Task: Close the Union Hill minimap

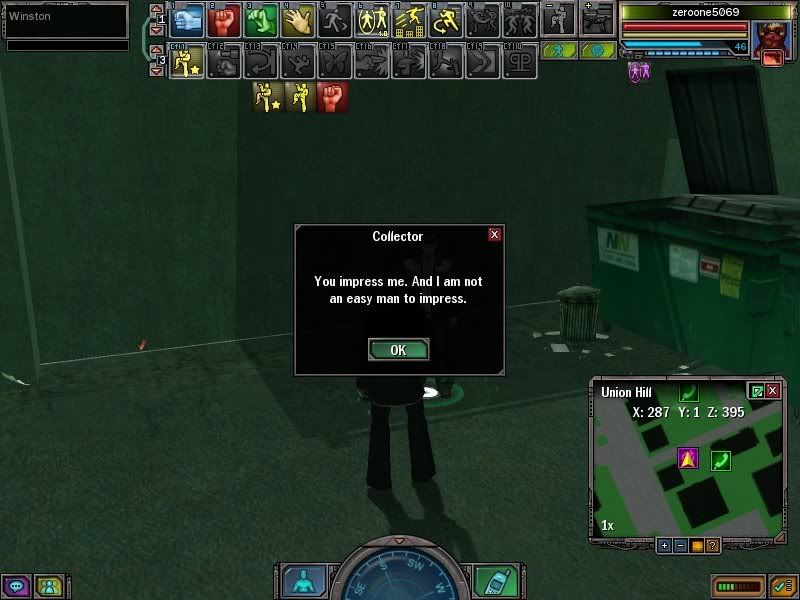Action: pos(773,391)
